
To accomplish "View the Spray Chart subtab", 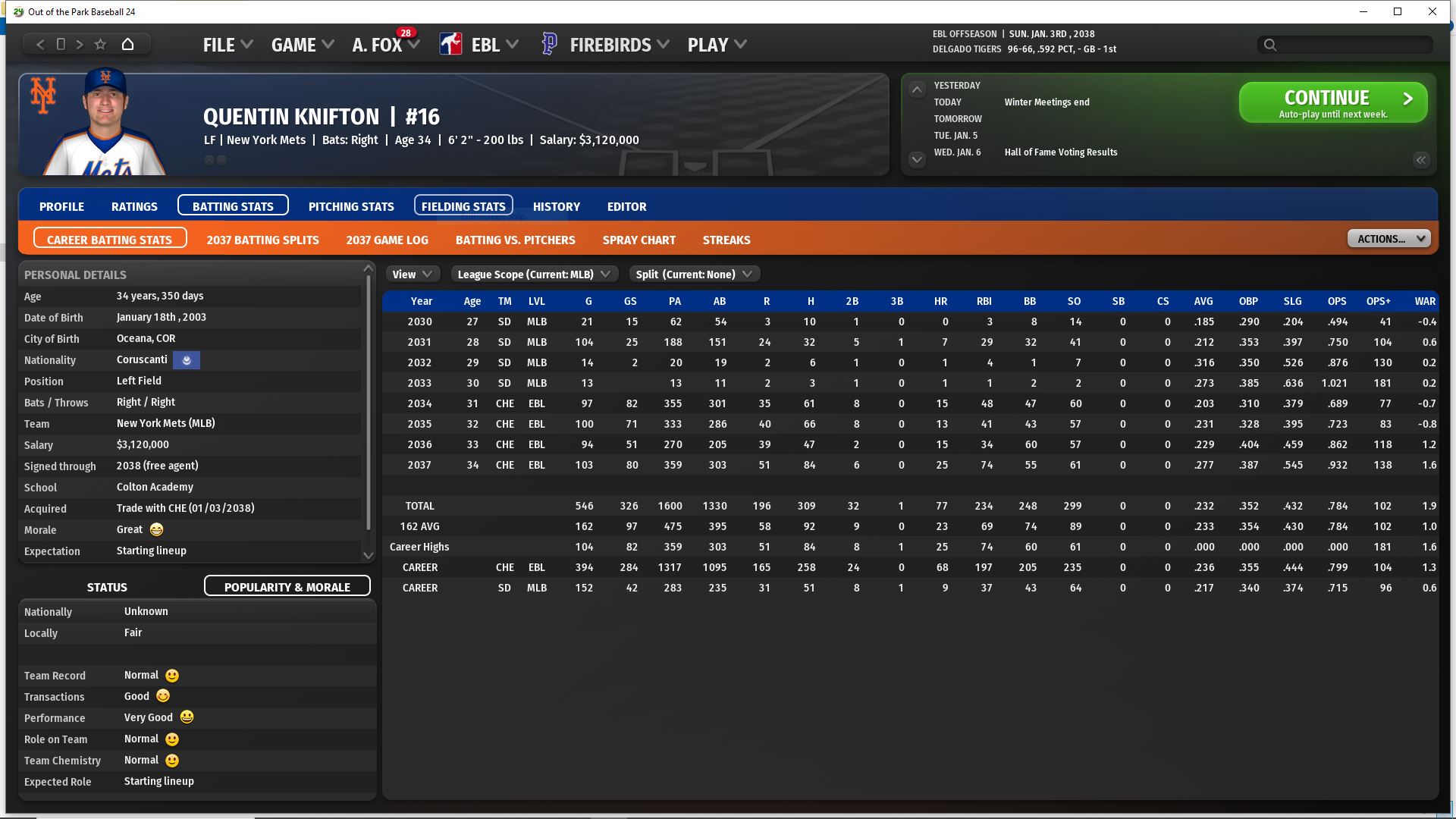I will click(639, 240).
